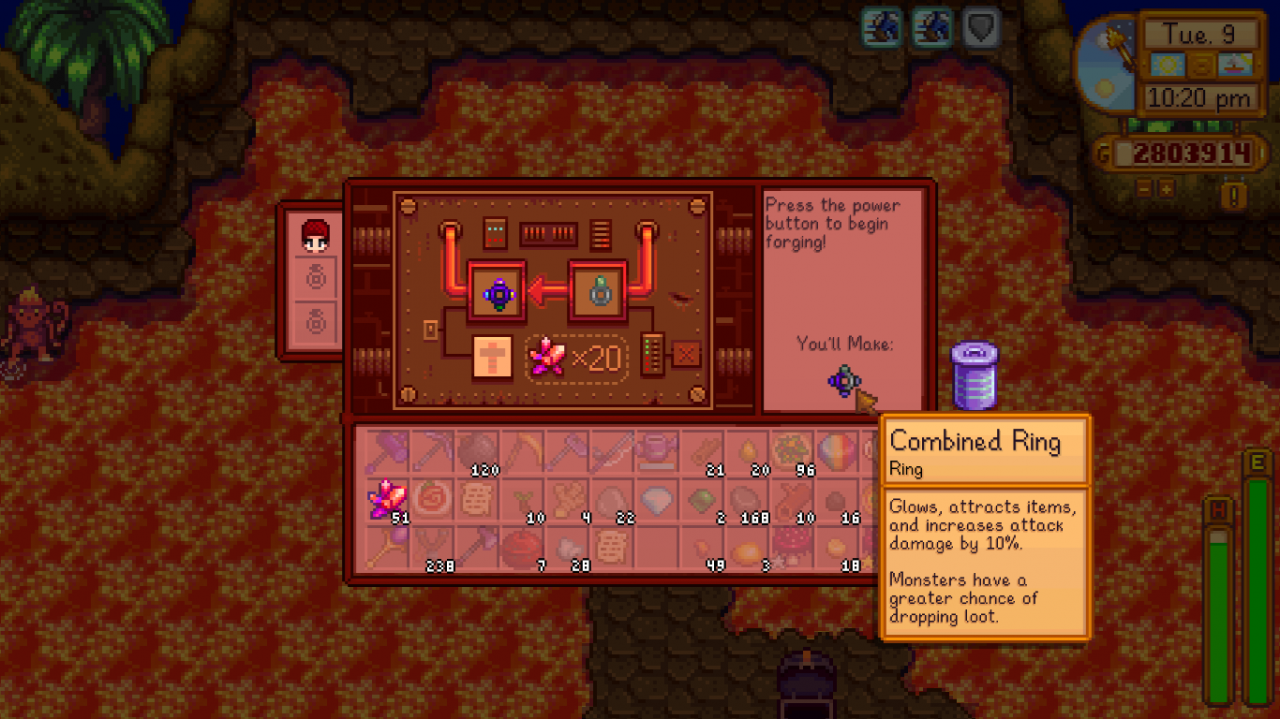Select the inventory stack of 168
The width and height of the screenshot is (1280, 719).
pyautogui.click(x=746, y=500)
